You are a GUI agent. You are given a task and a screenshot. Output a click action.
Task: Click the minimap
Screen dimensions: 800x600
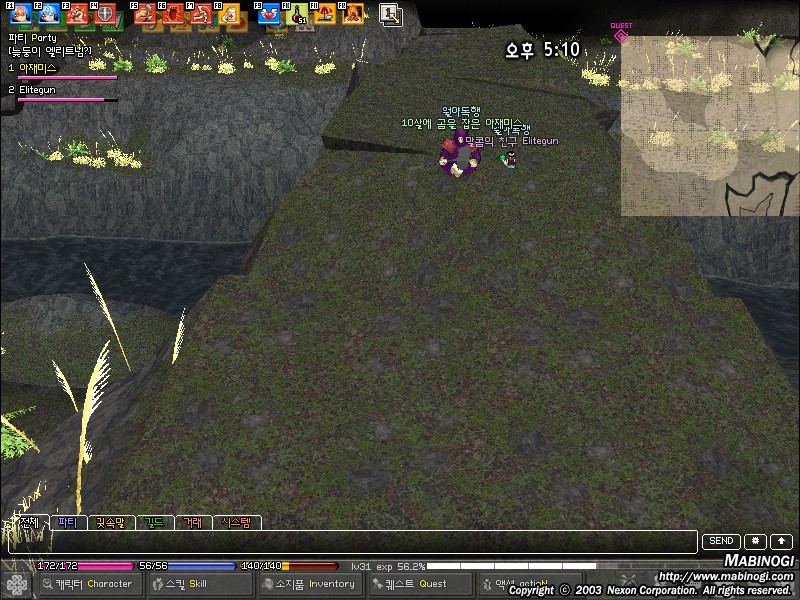709,125
